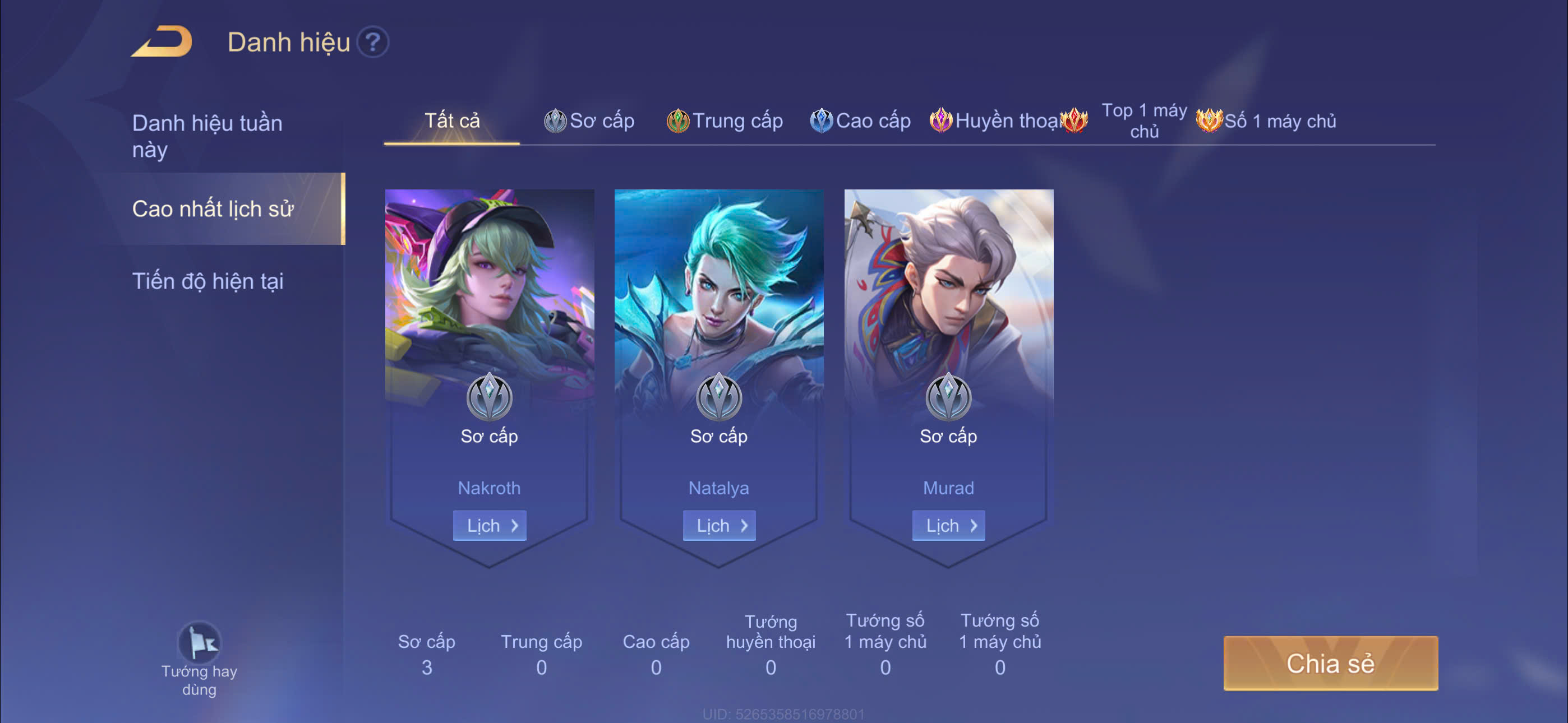
Task: Filter by the Sơ cấp tab
Action: tap(589, 121)
